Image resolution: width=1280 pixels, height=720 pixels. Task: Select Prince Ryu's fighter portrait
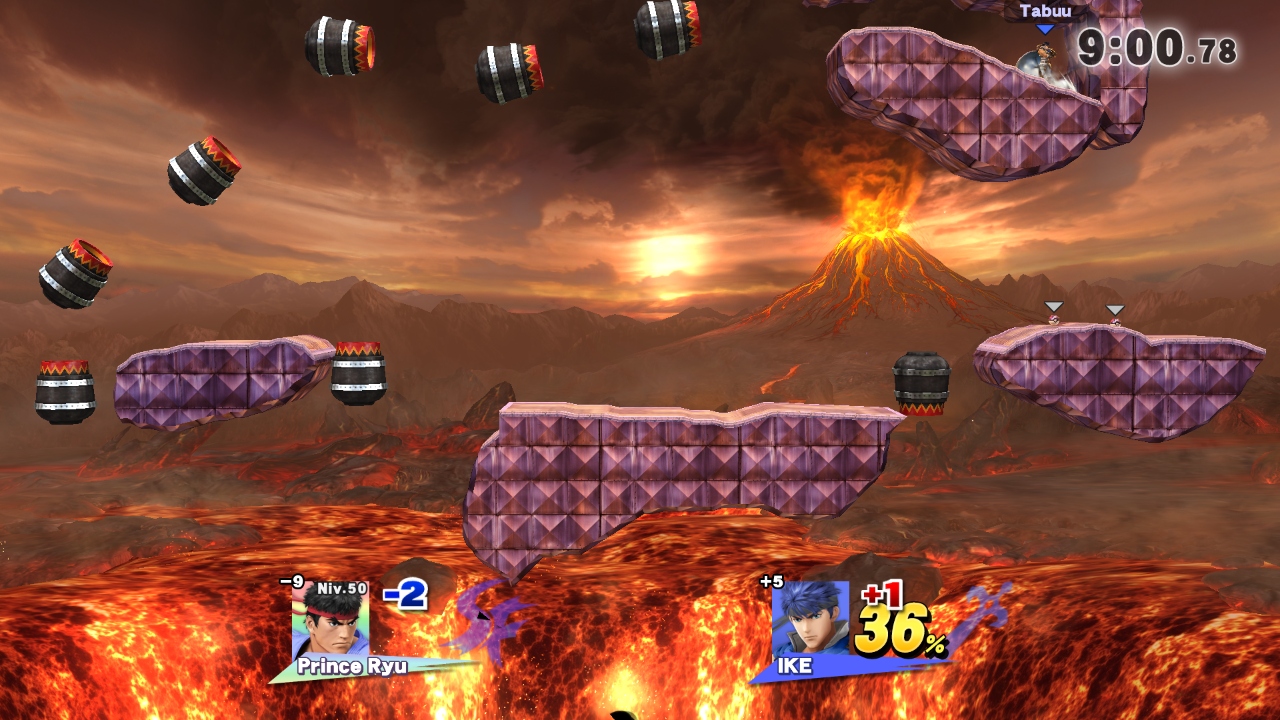pos(330,621)
